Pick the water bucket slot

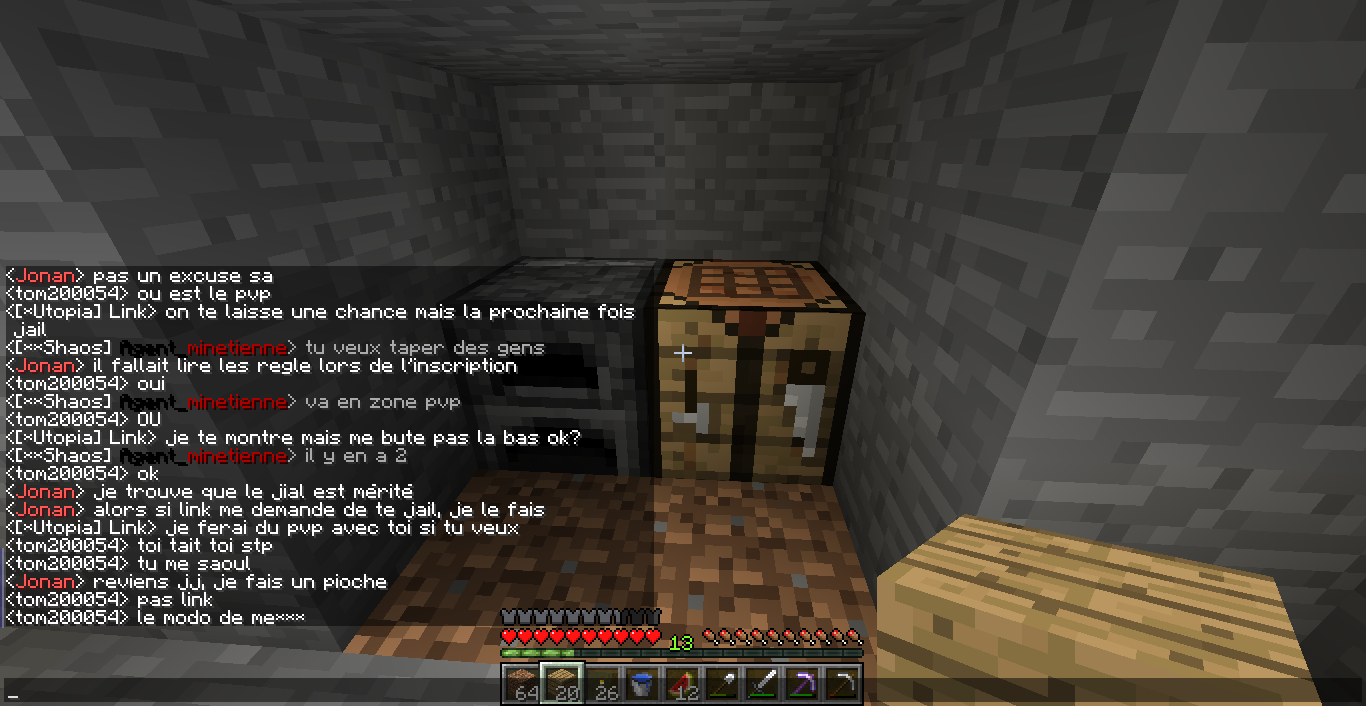tap(641, 684)
